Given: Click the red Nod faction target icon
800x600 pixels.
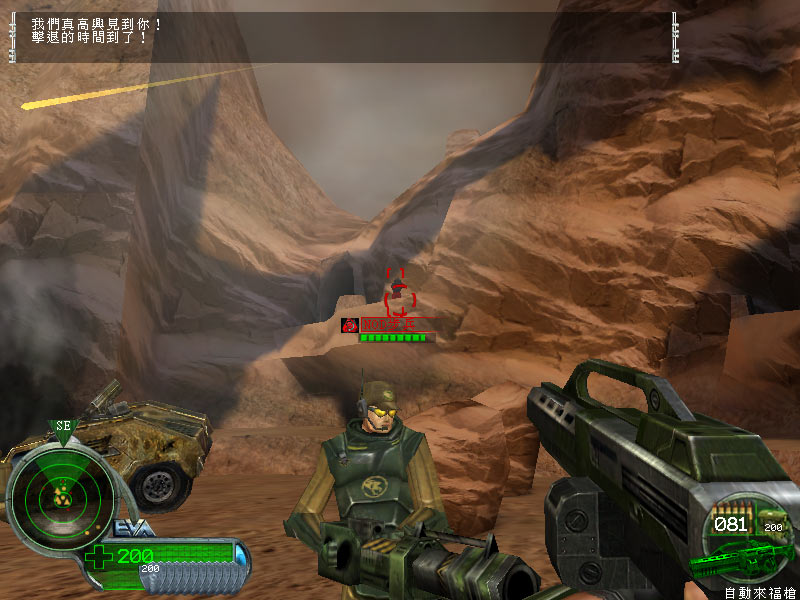Looking at the screenshot, I should tap(350, 325).
